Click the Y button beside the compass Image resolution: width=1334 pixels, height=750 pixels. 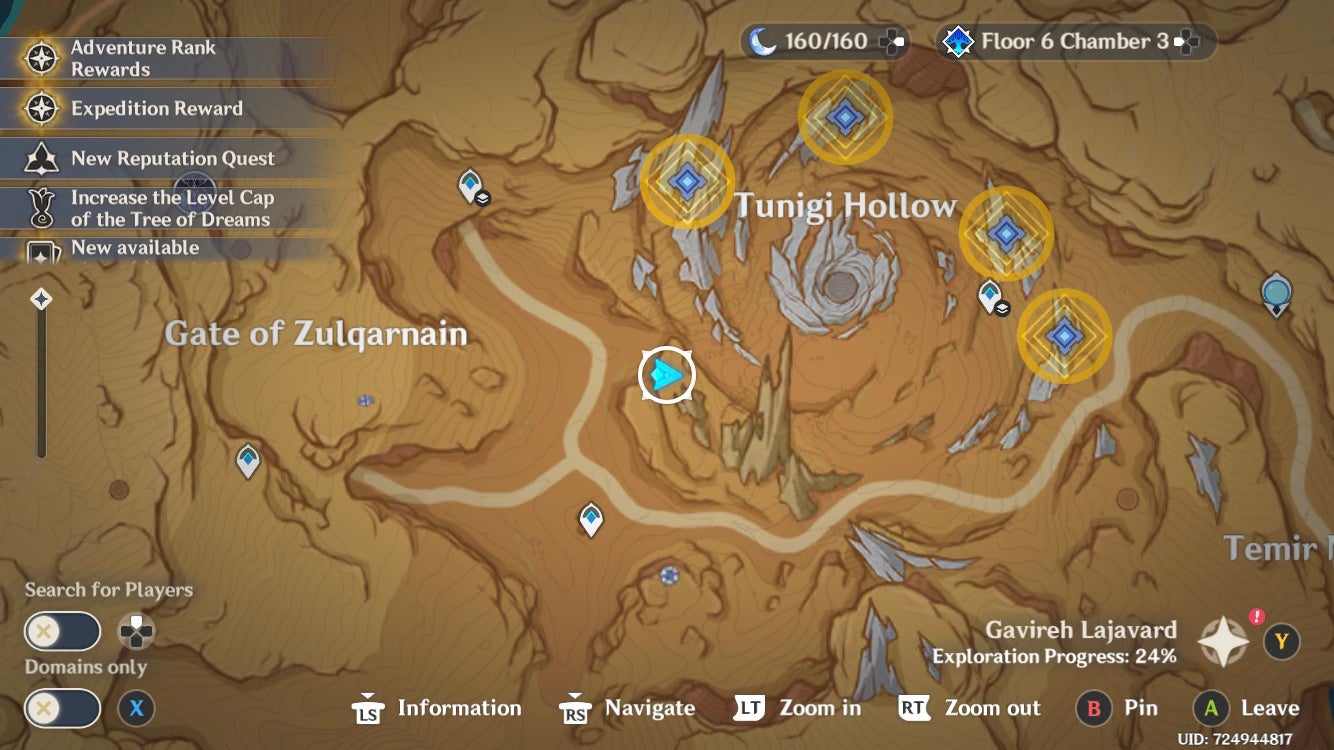point(1283,641)
